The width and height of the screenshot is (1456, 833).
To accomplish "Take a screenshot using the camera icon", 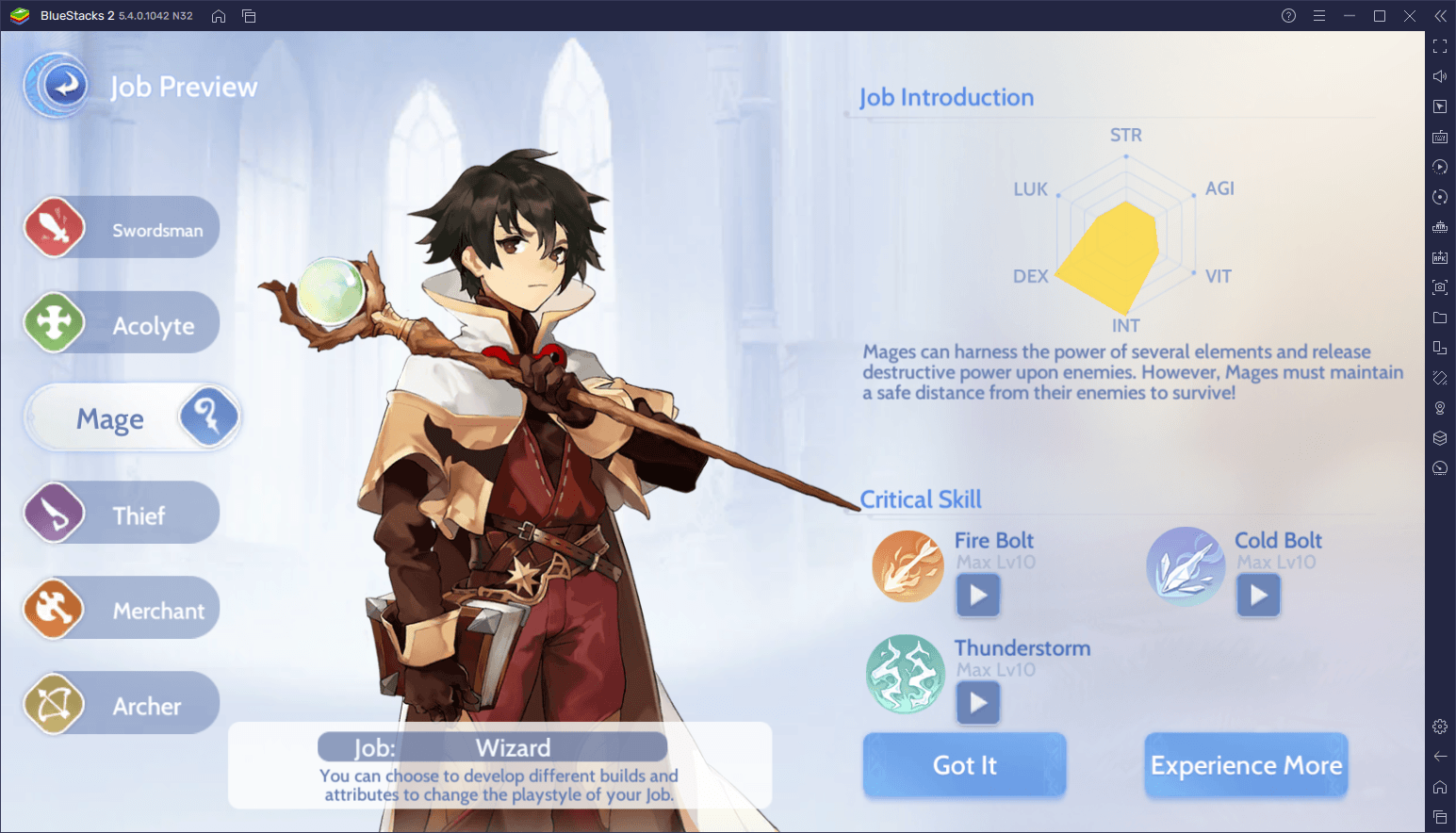I will coord(1440,287).
